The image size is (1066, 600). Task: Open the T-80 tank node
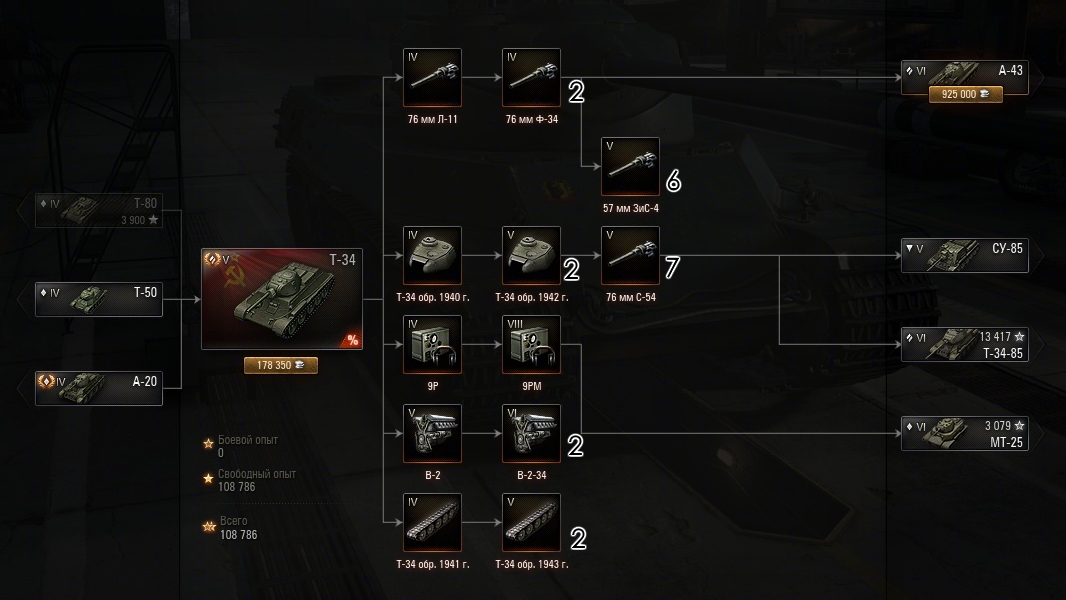(x=98, y=211)
